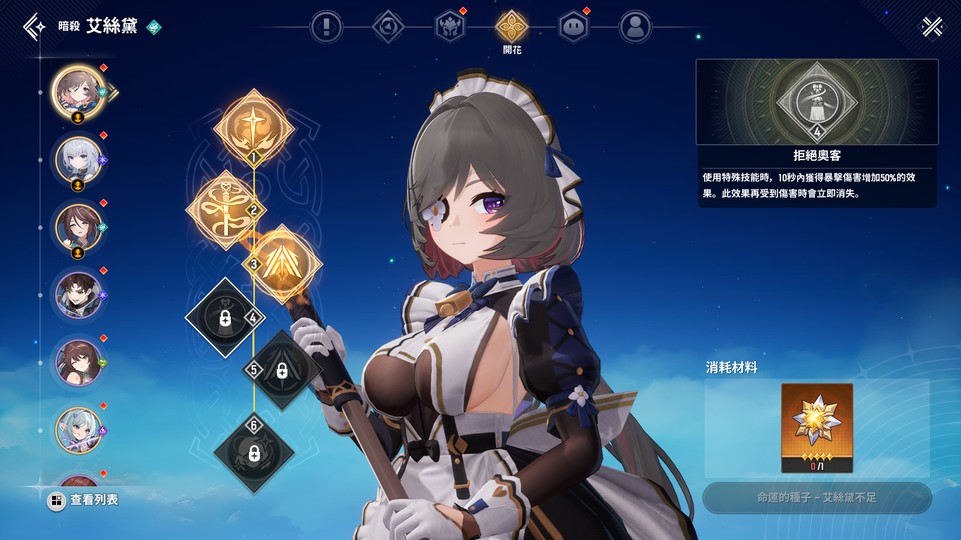
Task: Select blossom node 1 with the sword emblem
Action: [254, 127]
